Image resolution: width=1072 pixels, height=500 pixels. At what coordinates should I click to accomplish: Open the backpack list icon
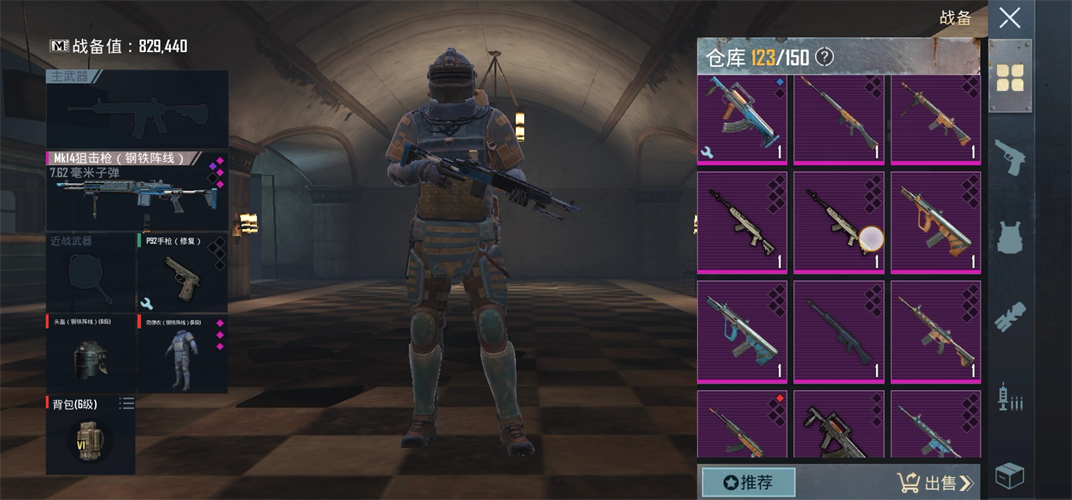click(126, 403)
